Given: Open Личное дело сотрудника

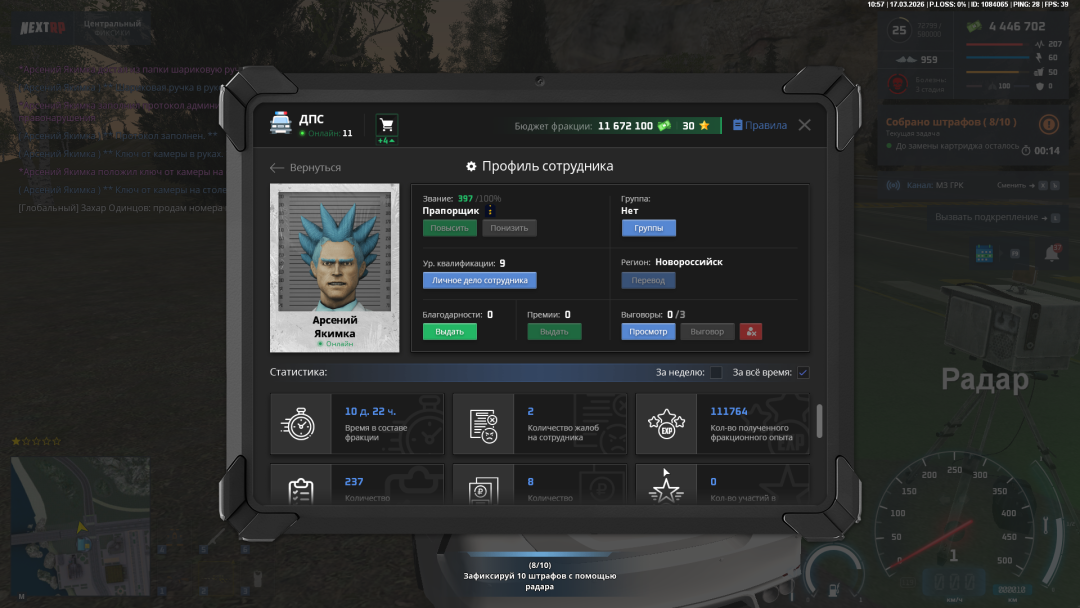Looking at the screenshot, I should 479,280.
